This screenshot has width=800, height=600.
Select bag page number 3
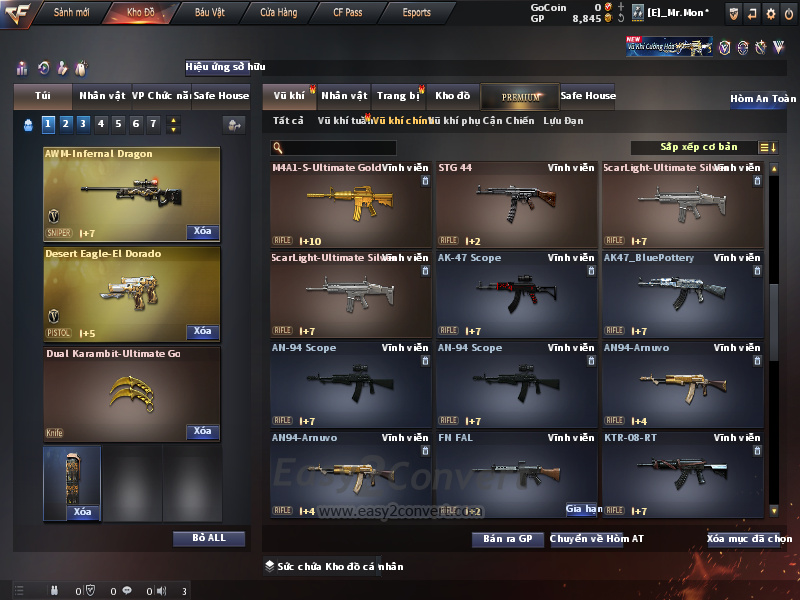(83, 124)
